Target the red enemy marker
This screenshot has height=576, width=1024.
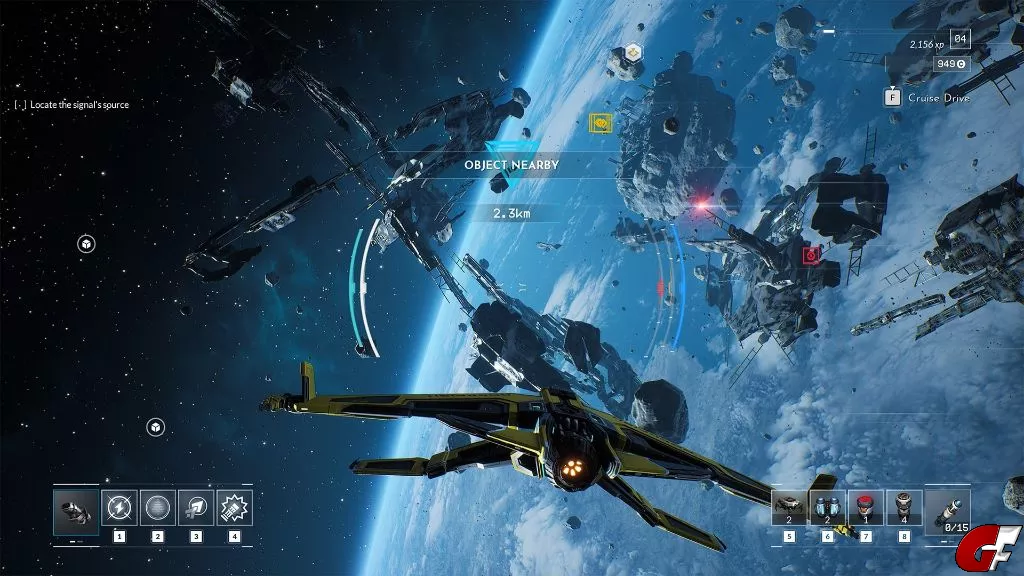pos(812,255)
